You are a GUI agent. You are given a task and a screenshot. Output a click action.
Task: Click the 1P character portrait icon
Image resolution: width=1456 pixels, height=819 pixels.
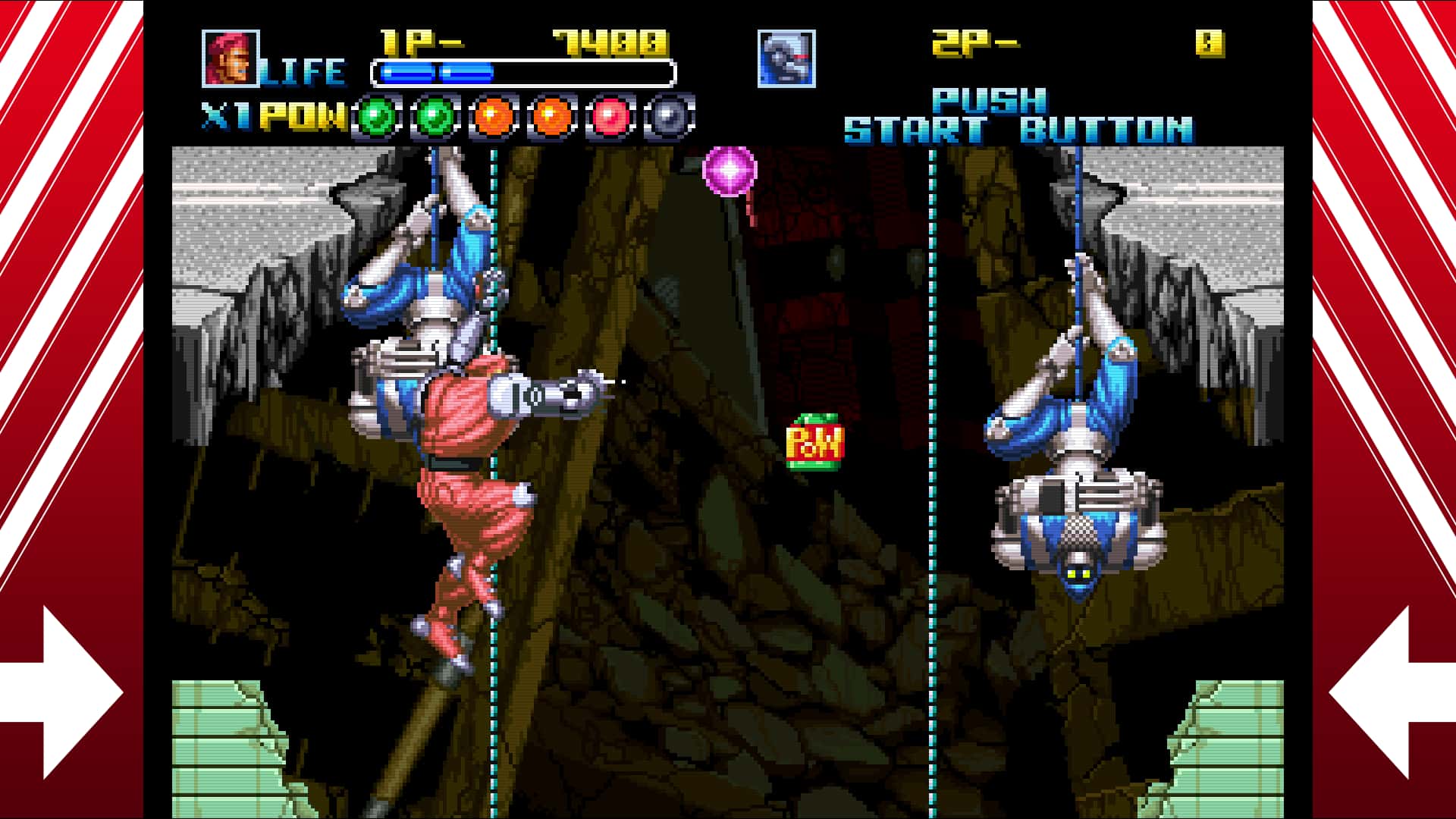(231, 58)
